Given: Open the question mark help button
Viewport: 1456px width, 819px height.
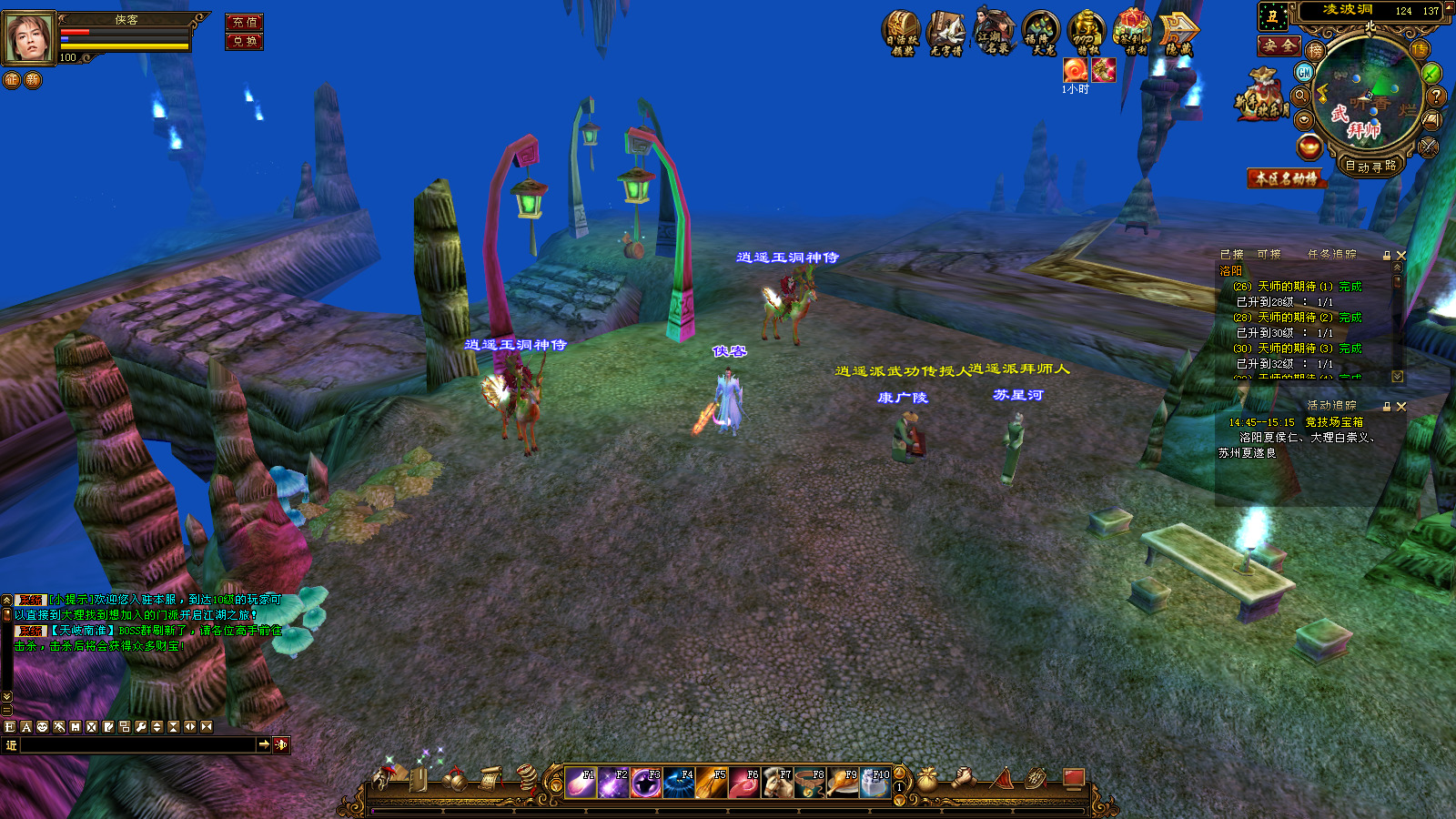Looking at the screenshot, I should pos(1436,95).
